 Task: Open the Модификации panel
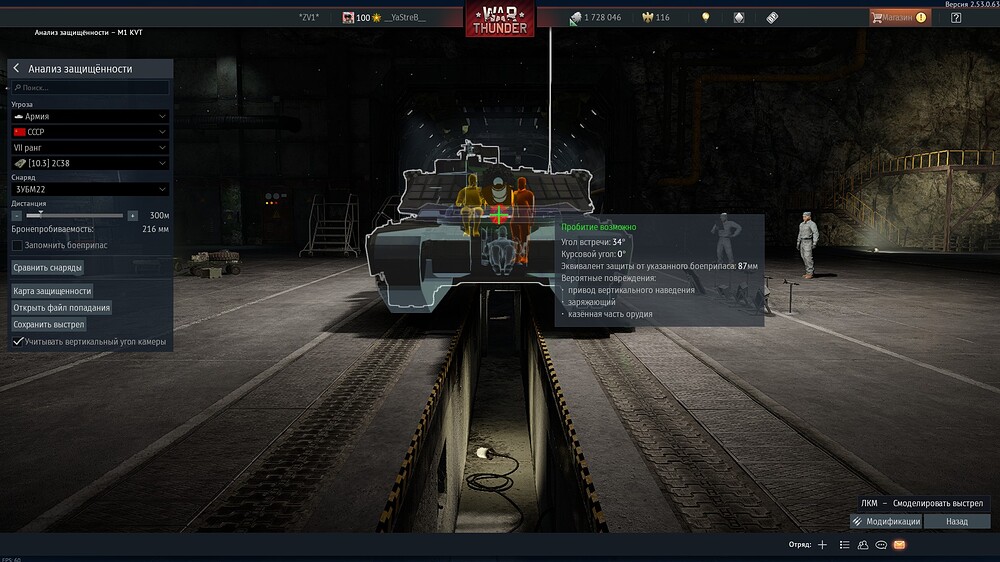point(886,522)
